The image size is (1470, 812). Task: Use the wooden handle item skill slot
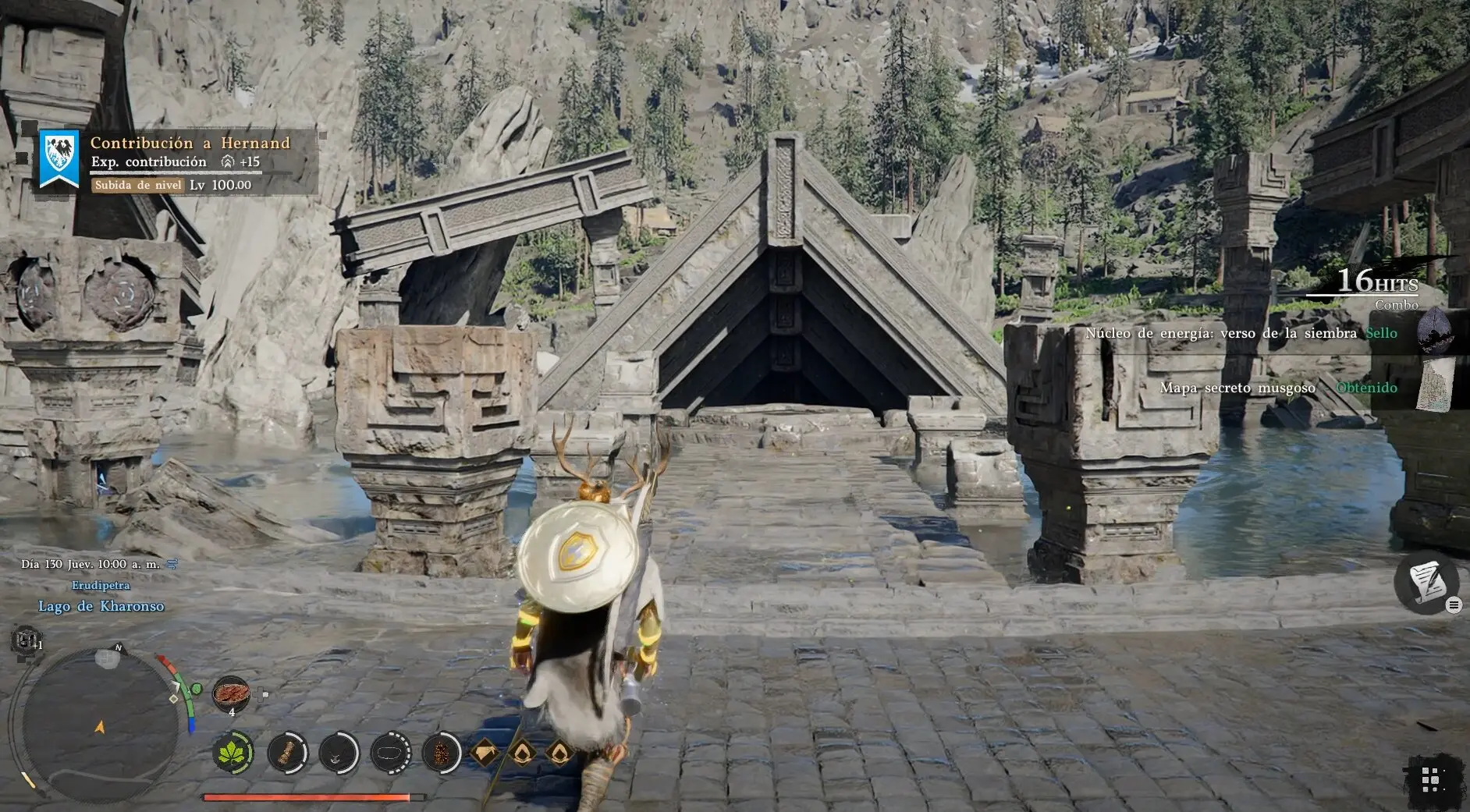click(x=286, y=753)
